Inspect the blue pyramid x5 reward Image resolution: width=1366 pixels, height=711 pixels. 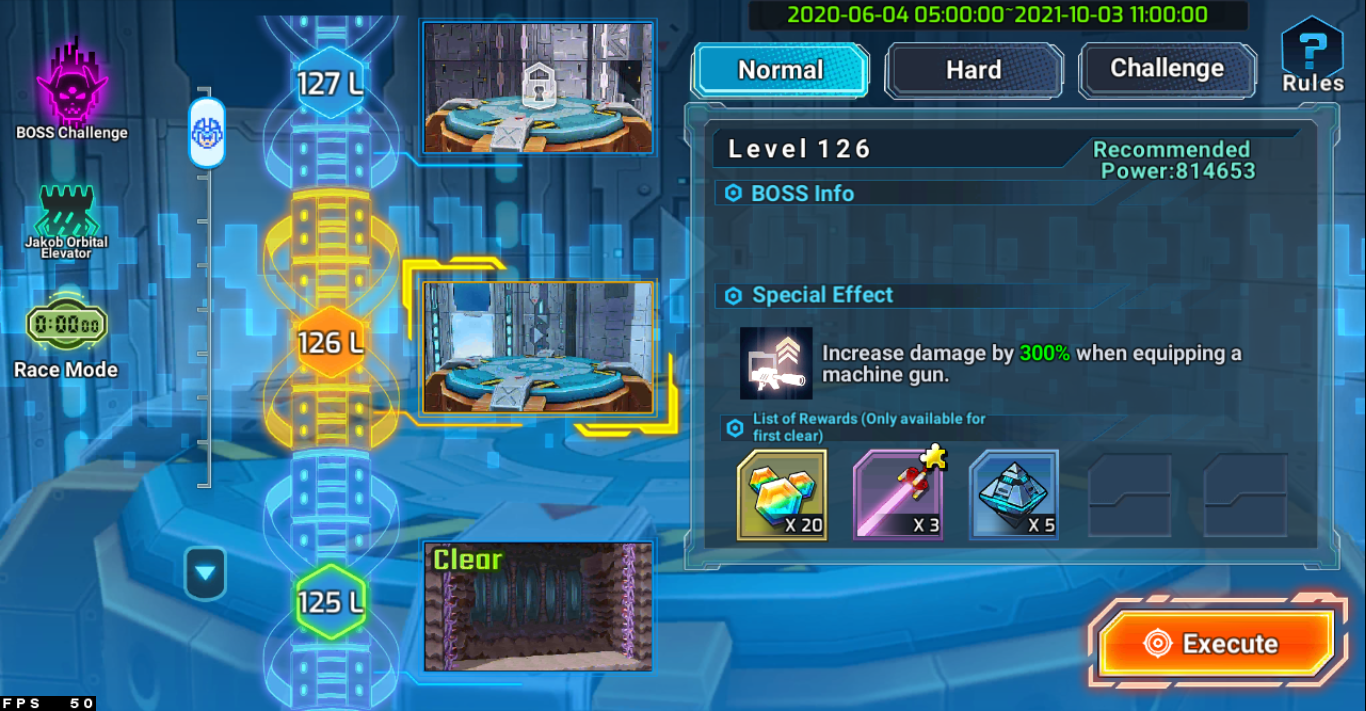1014,495
